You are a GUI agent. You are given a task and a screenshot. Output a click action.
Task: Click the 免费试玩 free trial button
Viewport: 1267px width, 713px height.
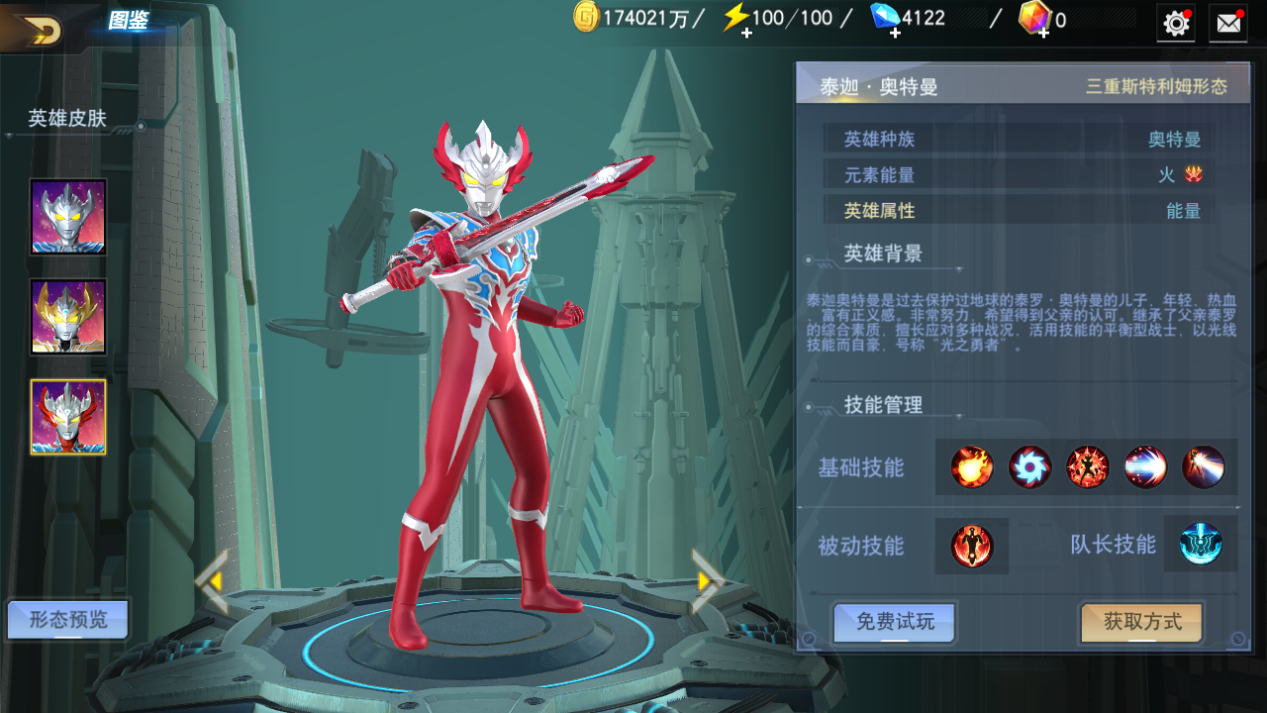pos(895,622)
